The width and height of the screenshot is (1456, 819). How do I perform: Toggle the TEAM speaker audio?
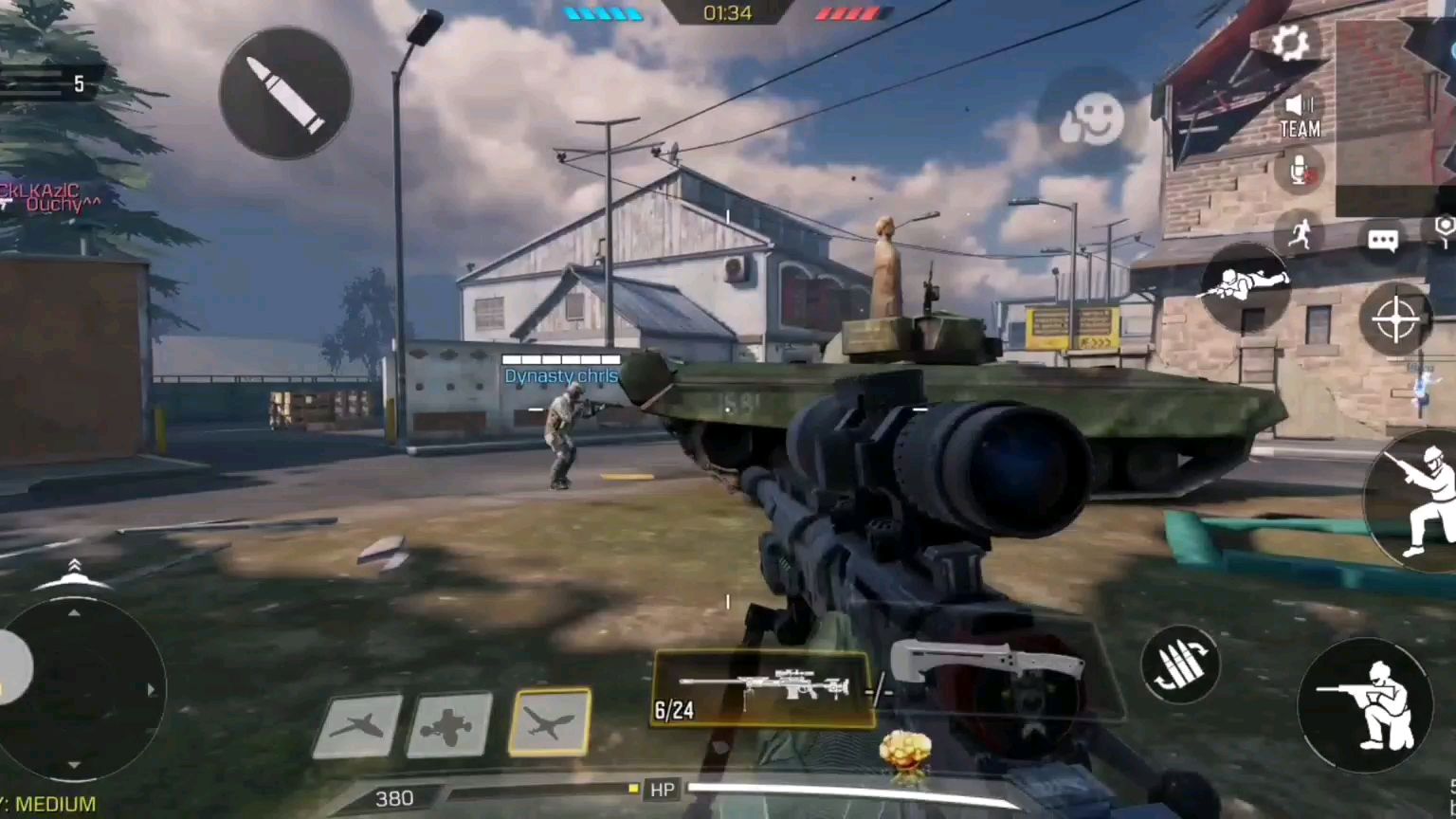[x=1300, y=116]
